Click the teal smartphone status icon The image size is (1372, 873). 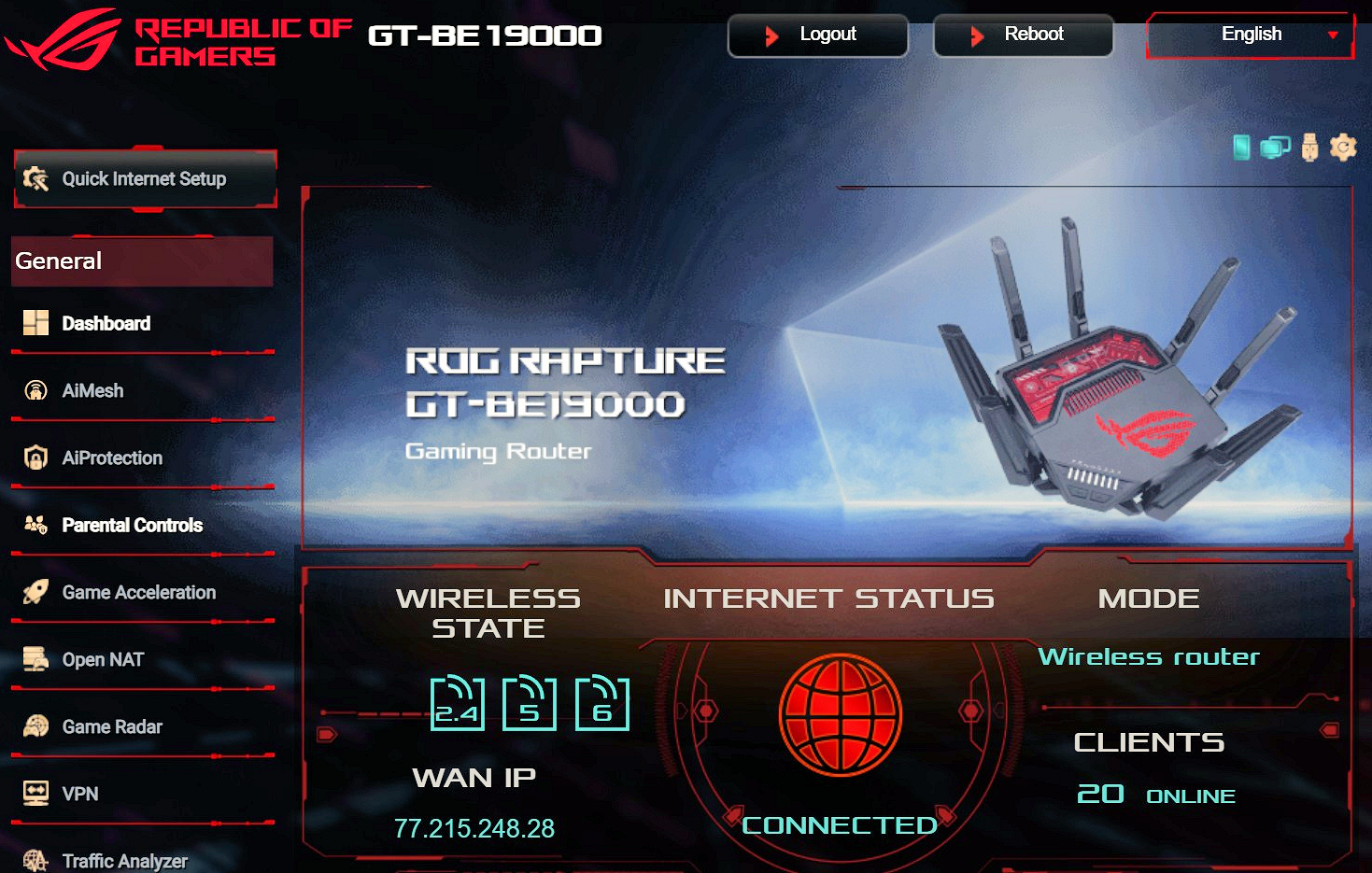[1241, 148]
